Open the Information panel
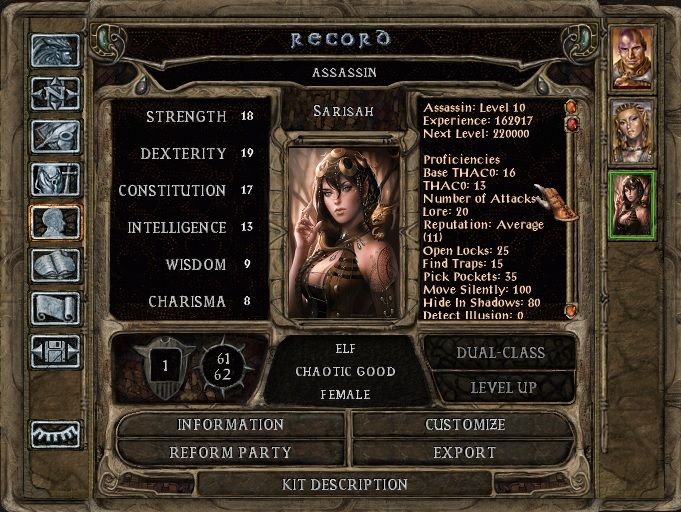Image resolution: width=681 pixels, height=512 pixels. coord(231,425)
